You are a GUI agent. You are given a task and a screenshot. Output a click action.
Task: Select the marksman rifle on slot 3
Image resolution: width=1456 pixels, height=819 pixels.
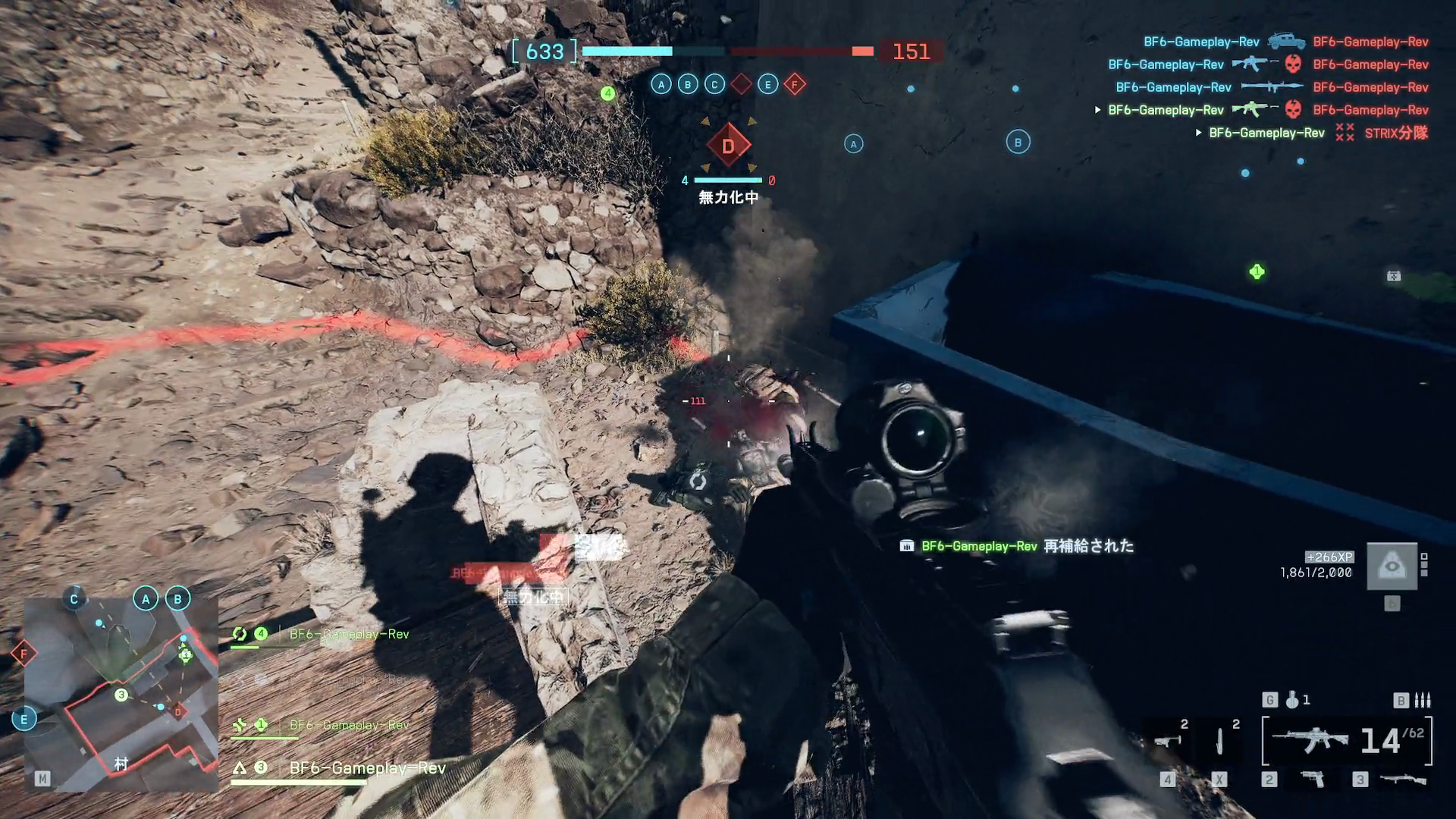pos(1403,779)
